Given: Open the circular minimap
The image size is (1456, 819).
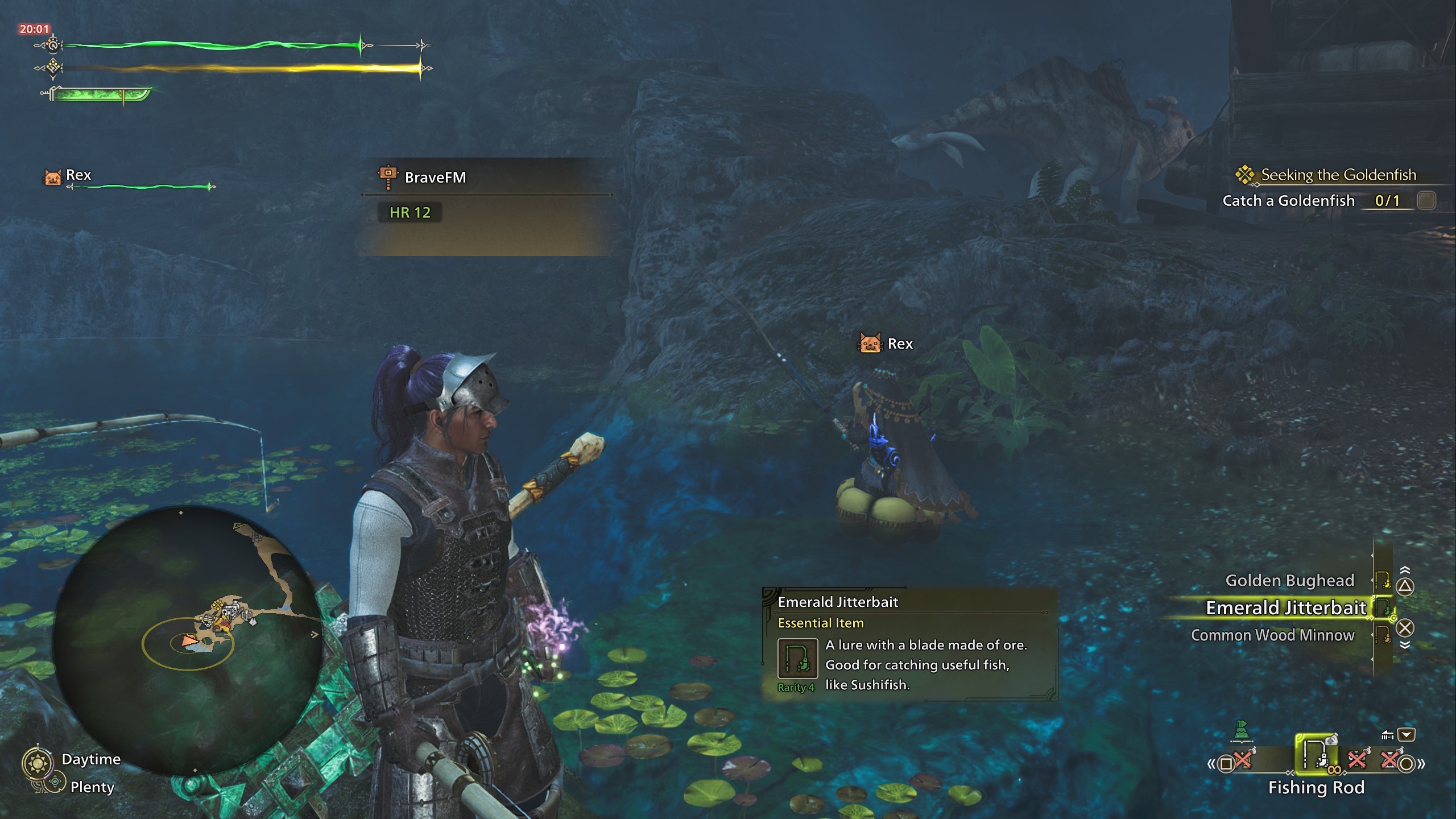Looking at the screenshot, I should point(188,640).
